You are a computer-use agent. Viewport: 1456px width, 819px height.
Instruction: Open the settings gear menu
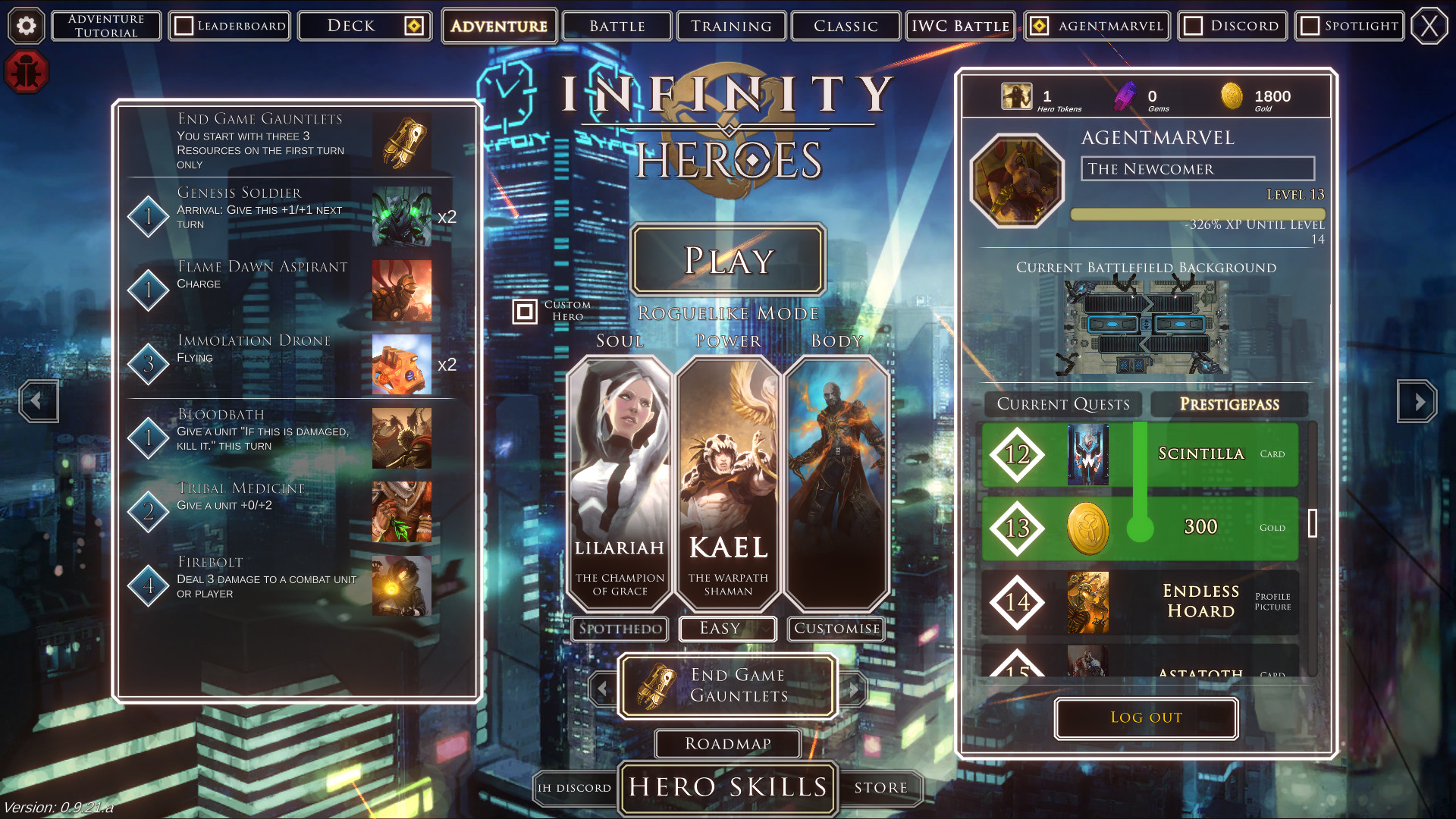coord(27,26)
